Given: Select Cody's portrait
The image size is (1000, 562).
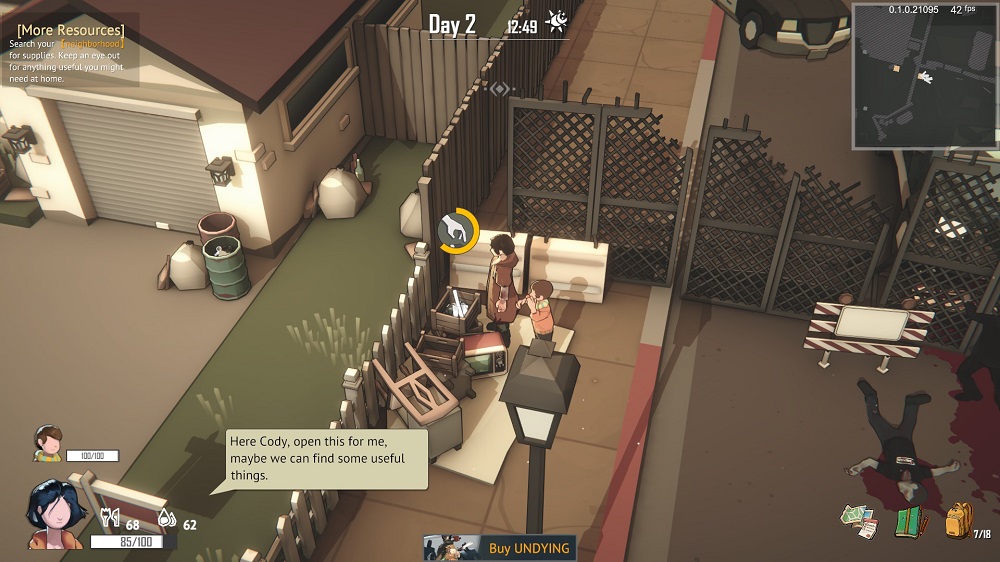Looking at the screenshot, I should [47, 442].
